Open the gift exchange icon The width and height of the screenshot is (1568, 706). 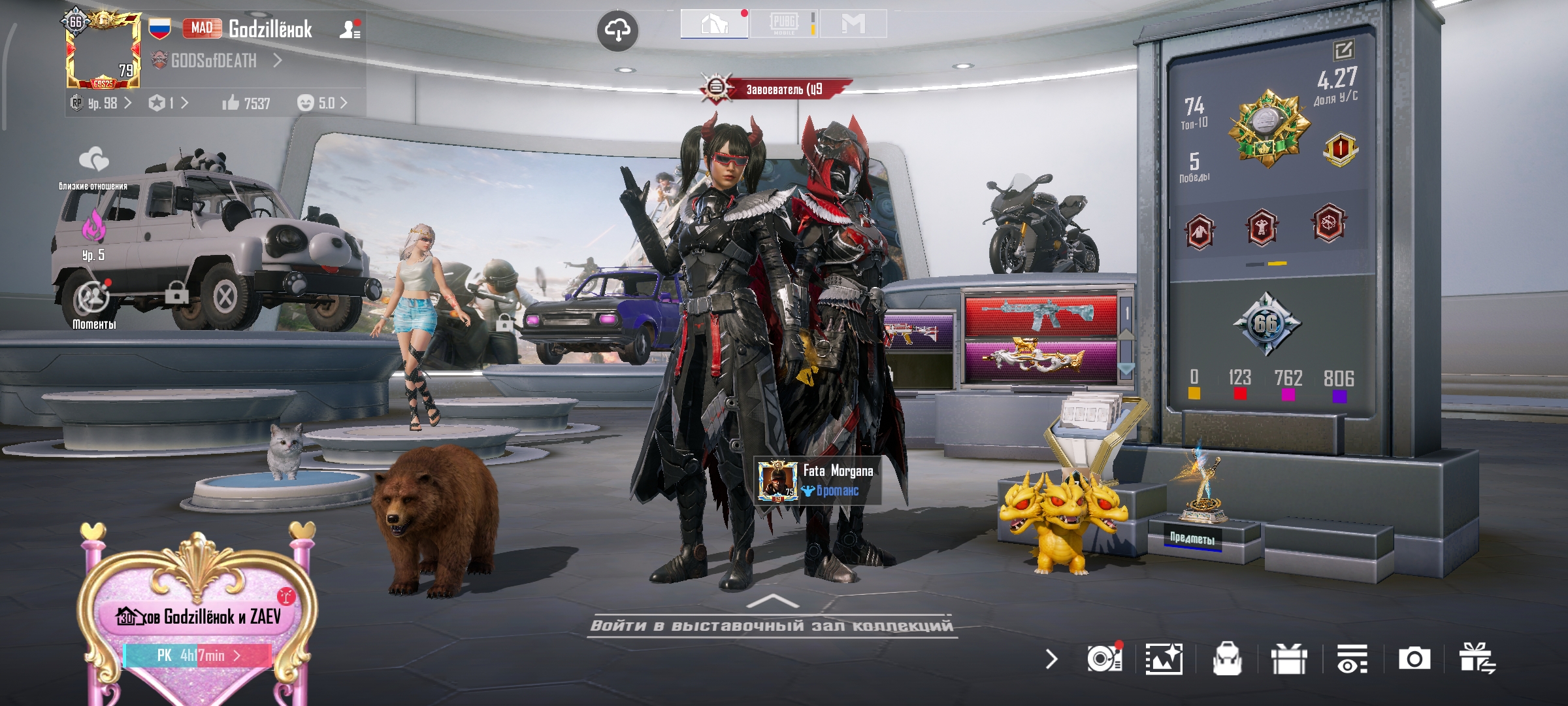point(1478,659)
